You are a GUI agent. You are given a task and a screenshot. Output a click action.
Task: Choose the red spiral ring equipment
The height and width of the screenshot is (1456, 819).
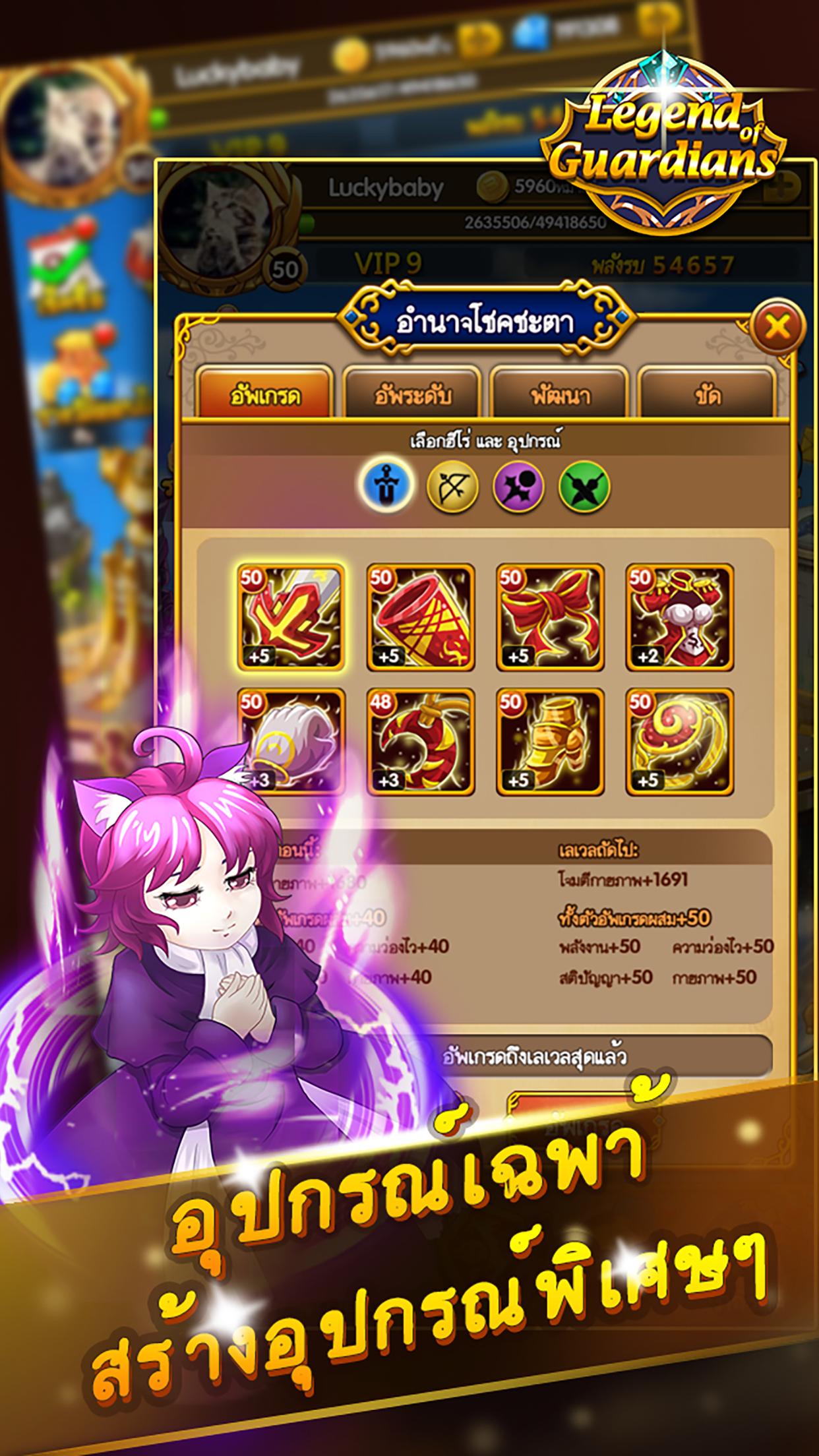tap(679, 742)
